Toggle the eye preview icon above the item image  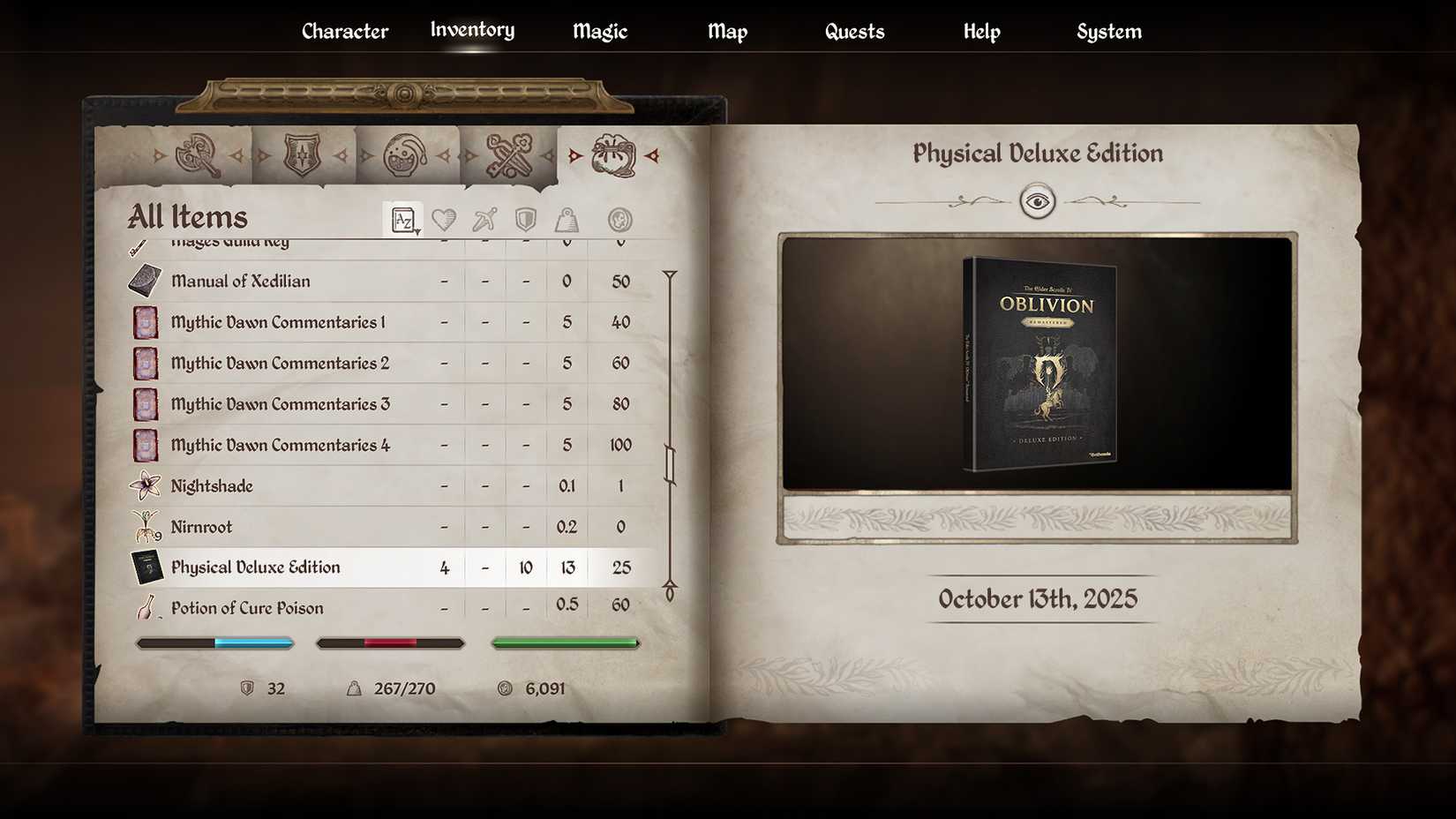[x=1039, y=201]
